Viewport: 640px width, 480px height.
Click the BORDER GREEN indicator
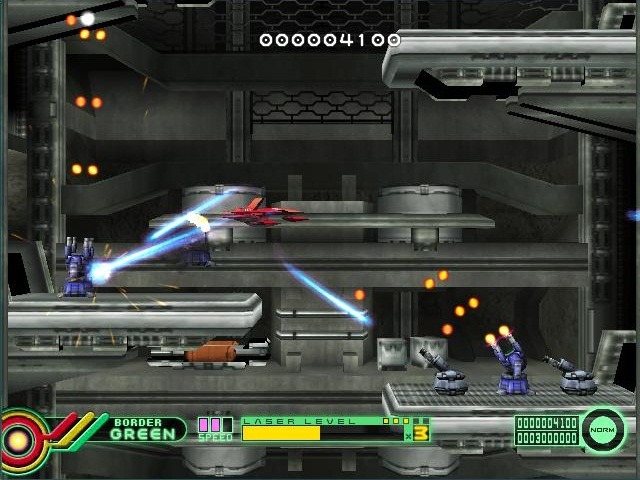[148, 429]
